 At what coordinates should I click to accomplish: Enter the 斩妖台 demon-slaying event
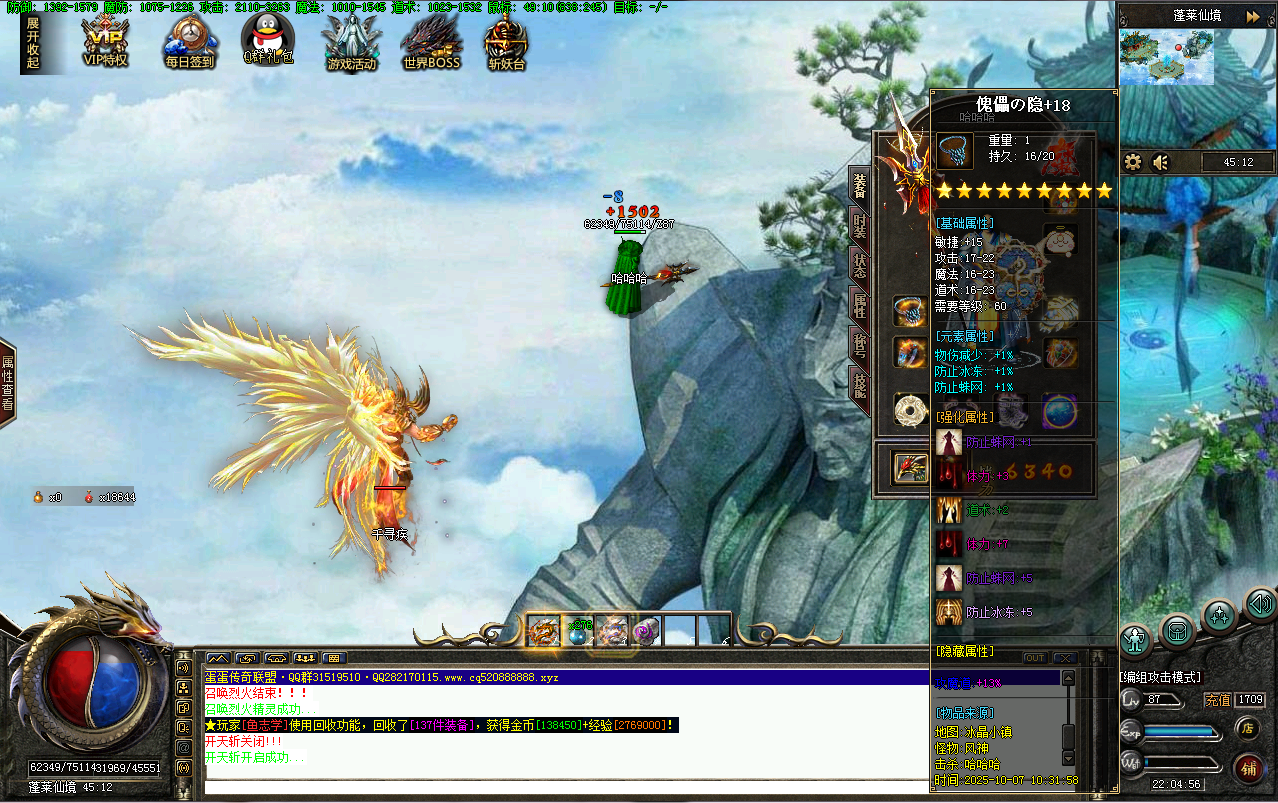pyautogui.click(x=506, y=42)
